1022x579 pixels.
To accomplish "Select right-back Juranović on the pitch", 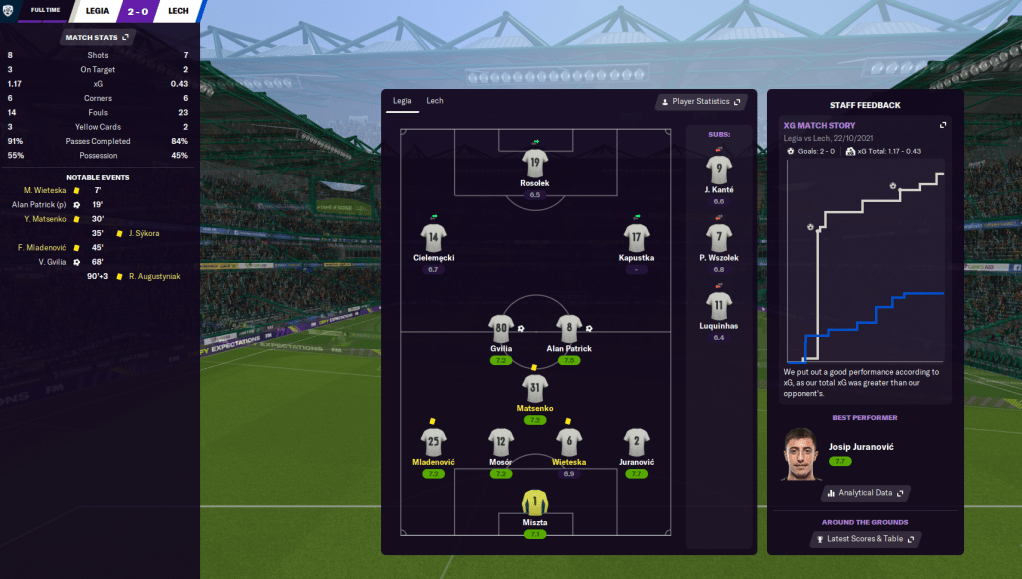I will point(637,443).
